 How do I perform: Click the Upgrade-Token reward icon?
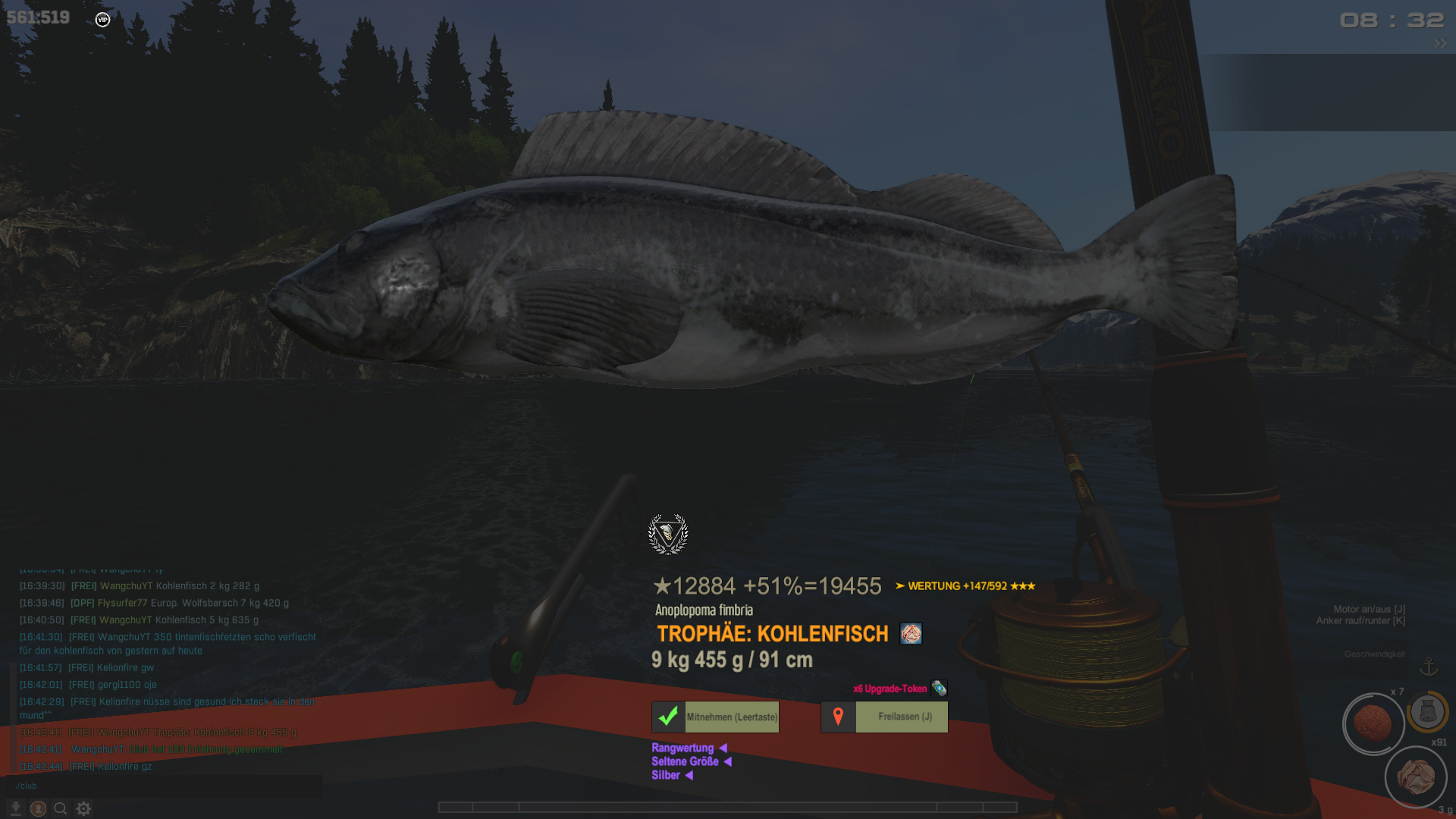939,689
